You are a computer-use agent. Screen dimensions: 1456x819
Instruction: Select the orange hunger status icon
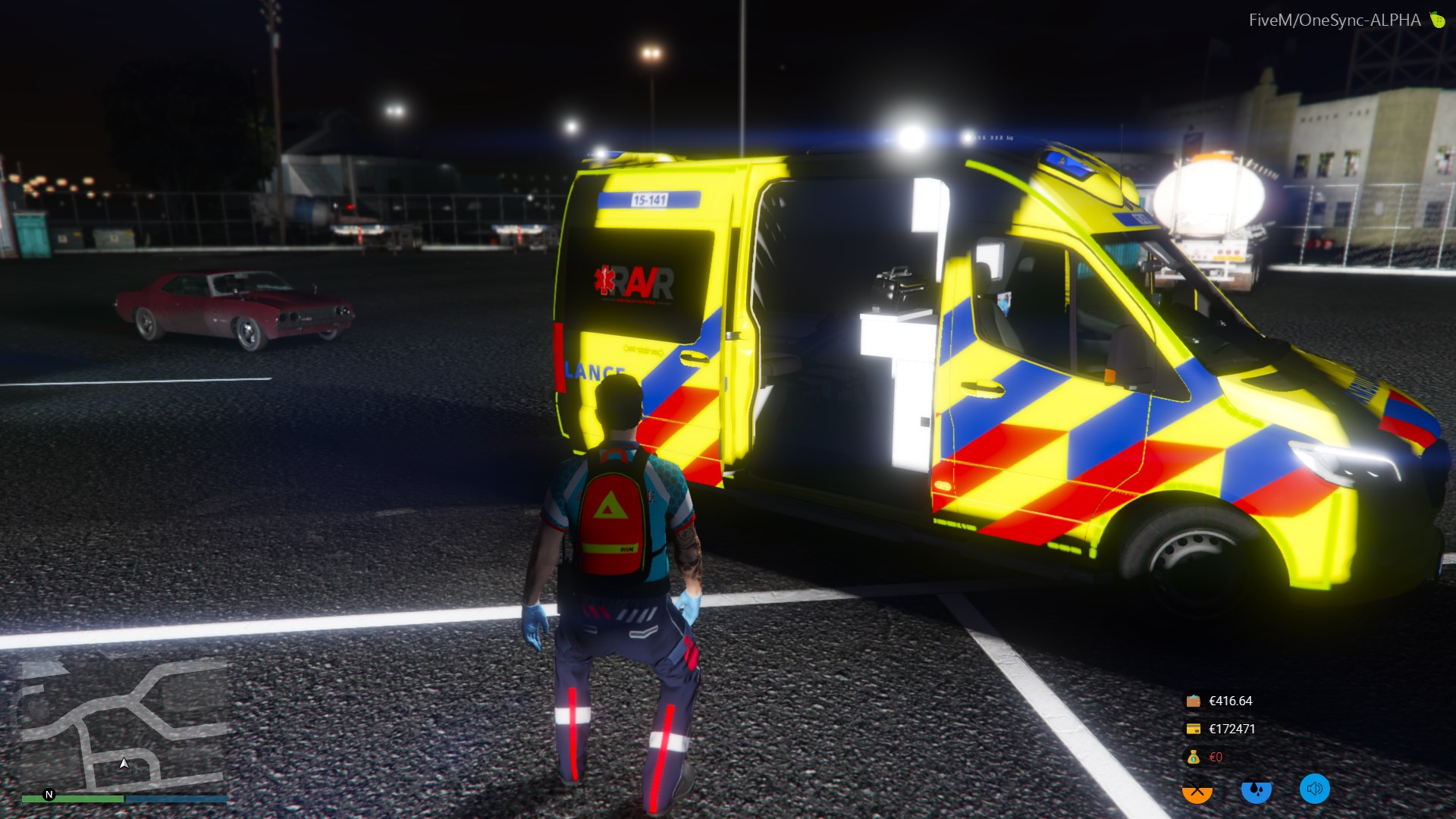[x=1197, y=790]
